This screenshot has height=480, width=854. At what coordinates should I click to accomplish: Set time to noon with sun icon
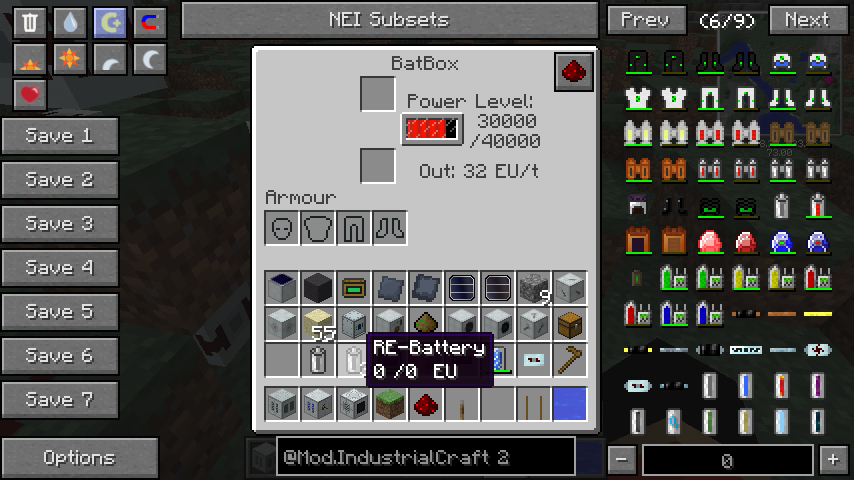70,59
